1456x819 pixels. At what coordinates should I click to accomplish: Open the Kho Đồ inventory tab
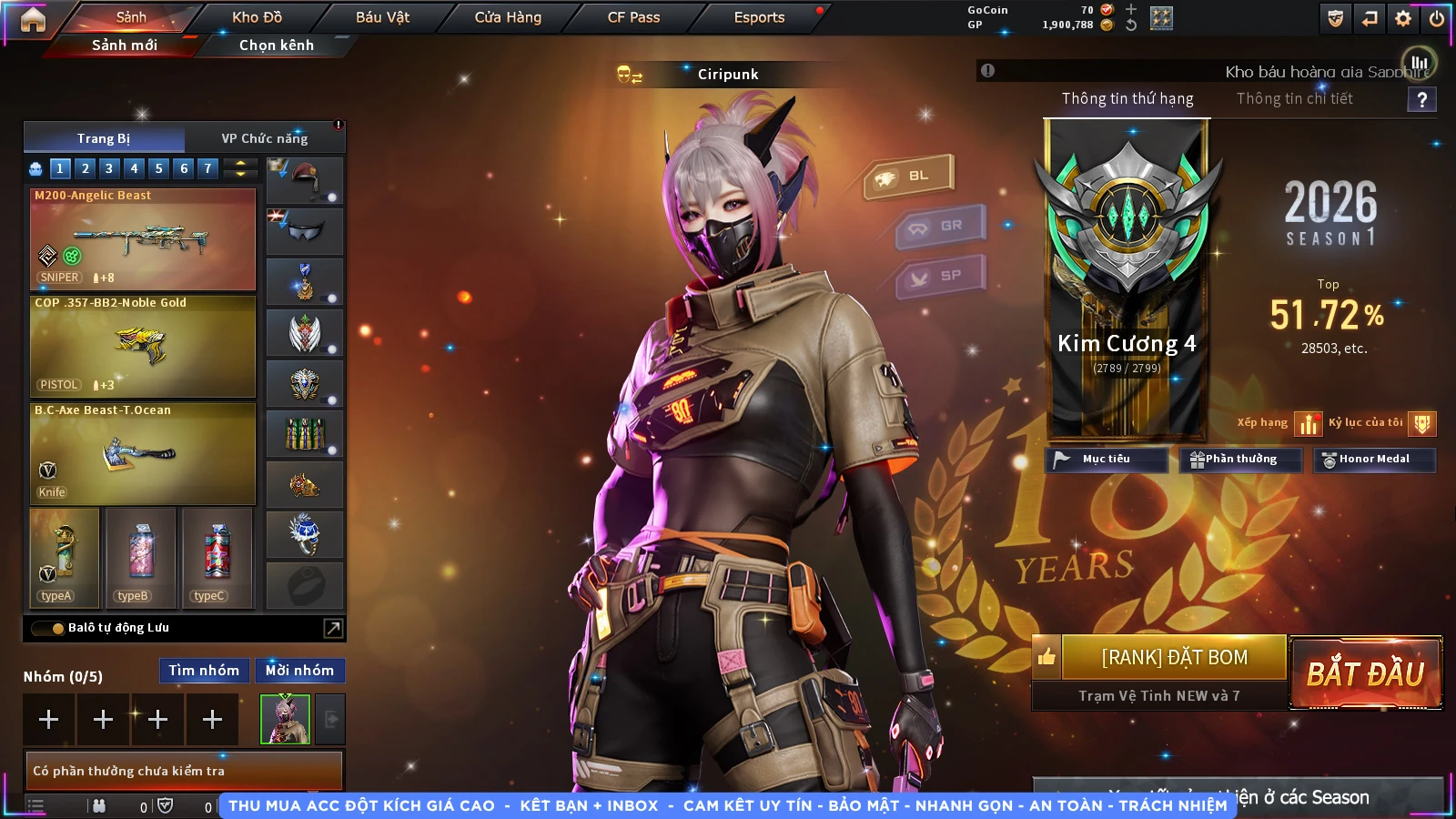click(x=257, y=17)
